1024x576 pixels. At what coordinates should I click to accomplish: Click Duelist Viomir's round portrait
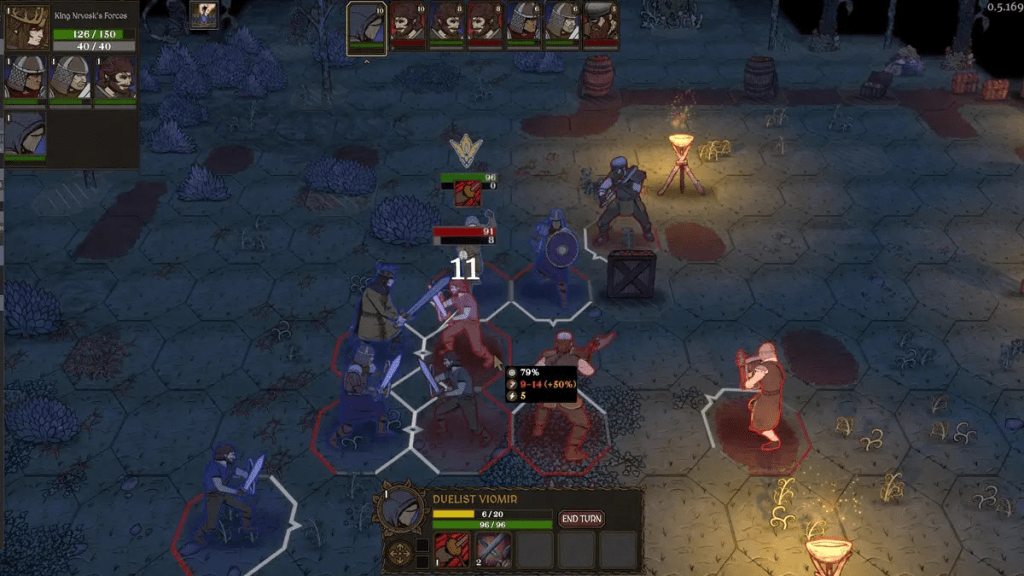tap(401, 508)
